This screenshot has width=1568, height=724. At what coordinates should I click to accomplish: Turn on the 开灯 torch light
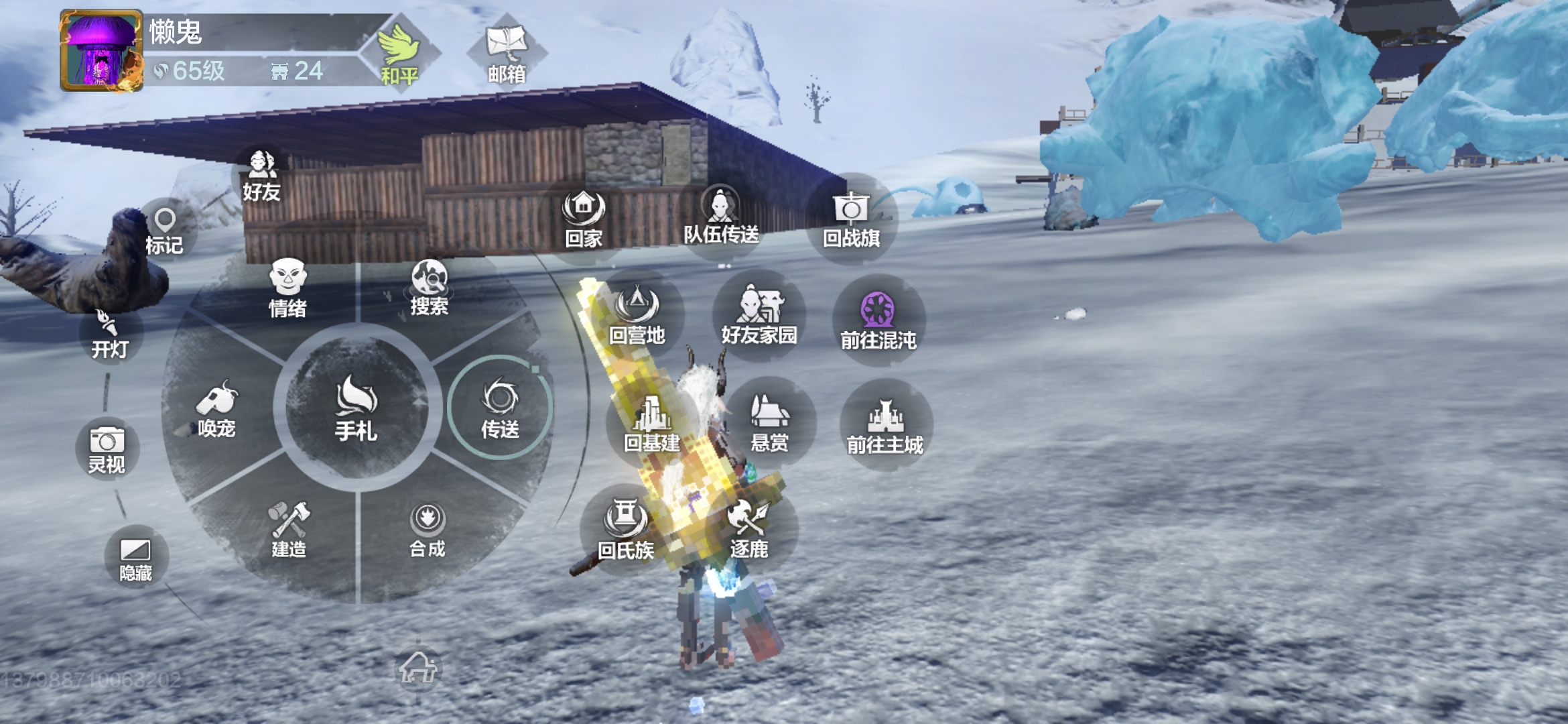109,335
